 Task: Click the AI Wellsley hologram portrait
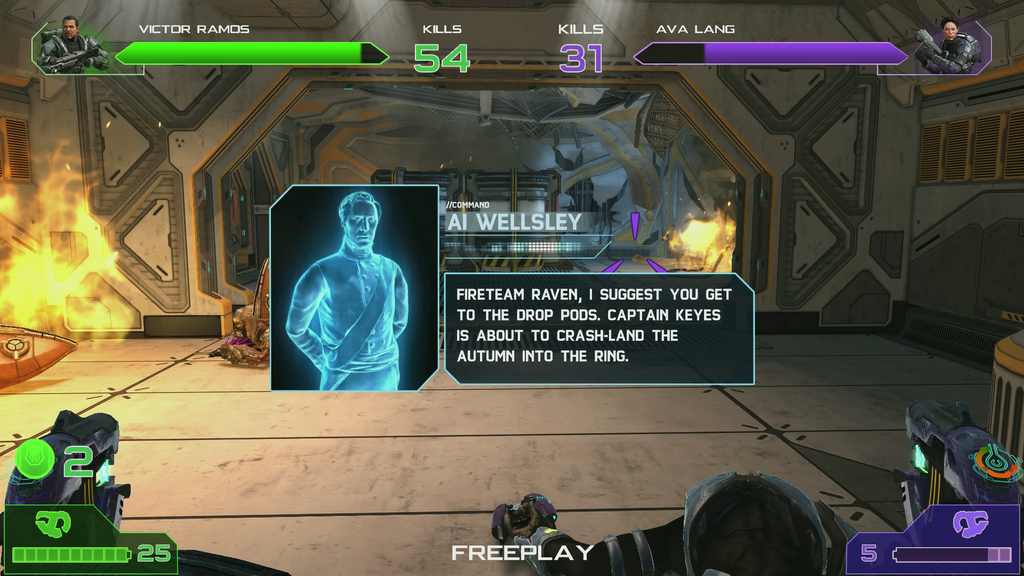[x=354, y=288]
